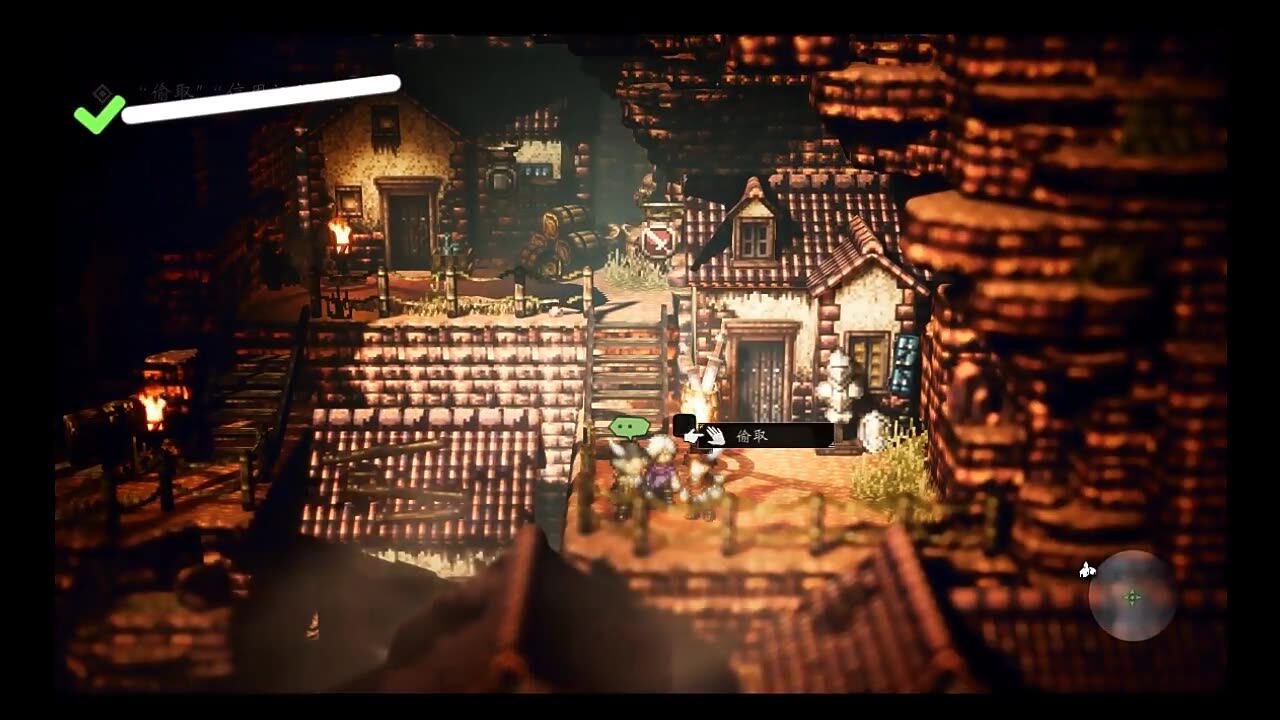Click the green compass marker on the minimap
This screenshot has width=1280, height=720.
click(1130, 599)
